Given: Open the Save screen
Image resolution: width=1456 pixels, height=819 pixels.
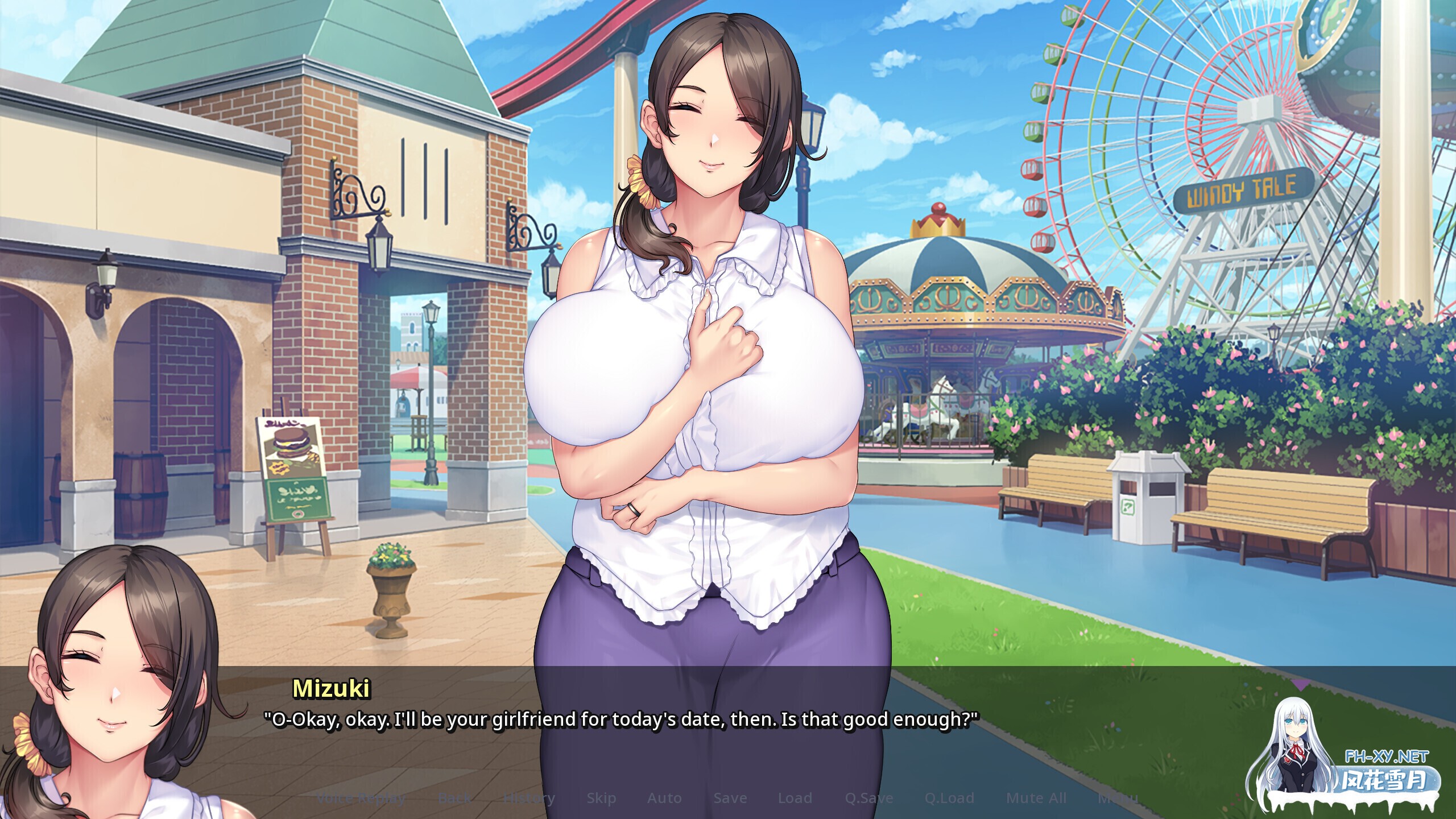Looking at the screenshot, I should (730, 798).
